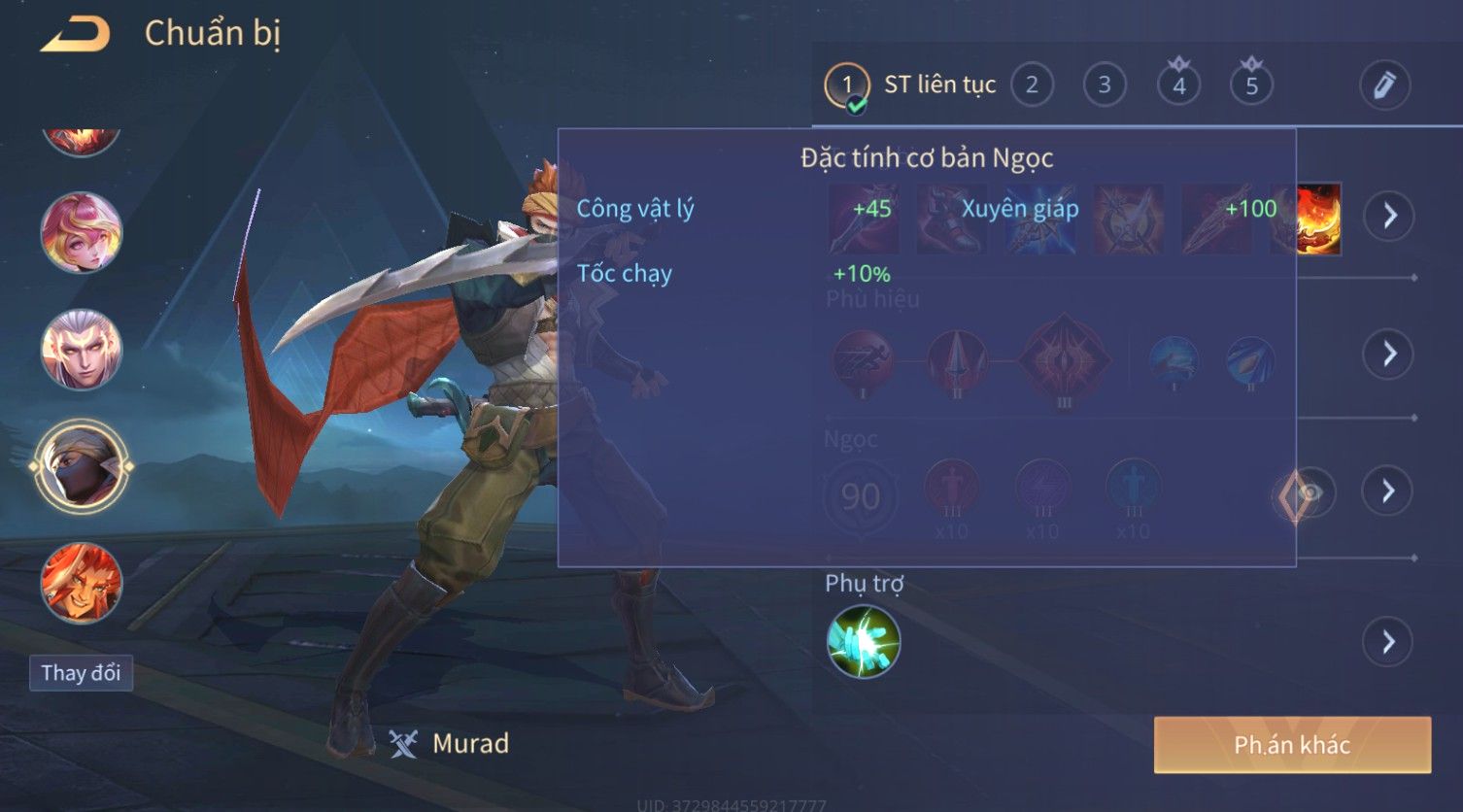Open the equipment items arrow
The width and height of the screenshot is (1463, 812).
(x=1389, y=215)
